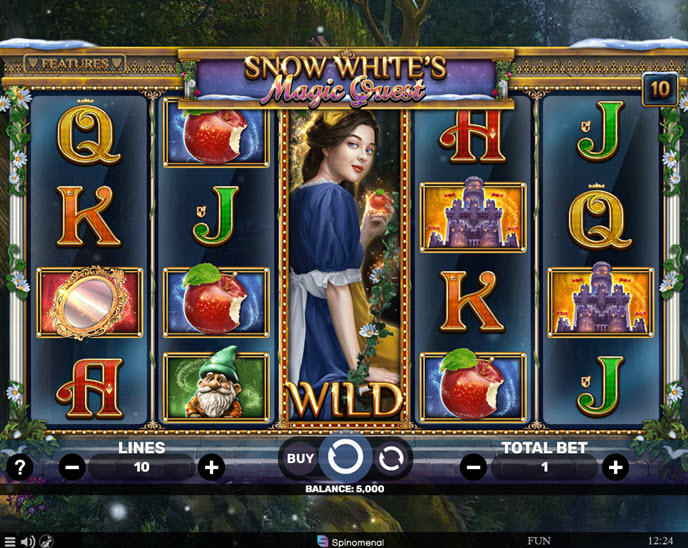This screenshot has width=688, height=548.
Task: Open the help question mark button
Action: pyautogui.click(x=18, y=466)
